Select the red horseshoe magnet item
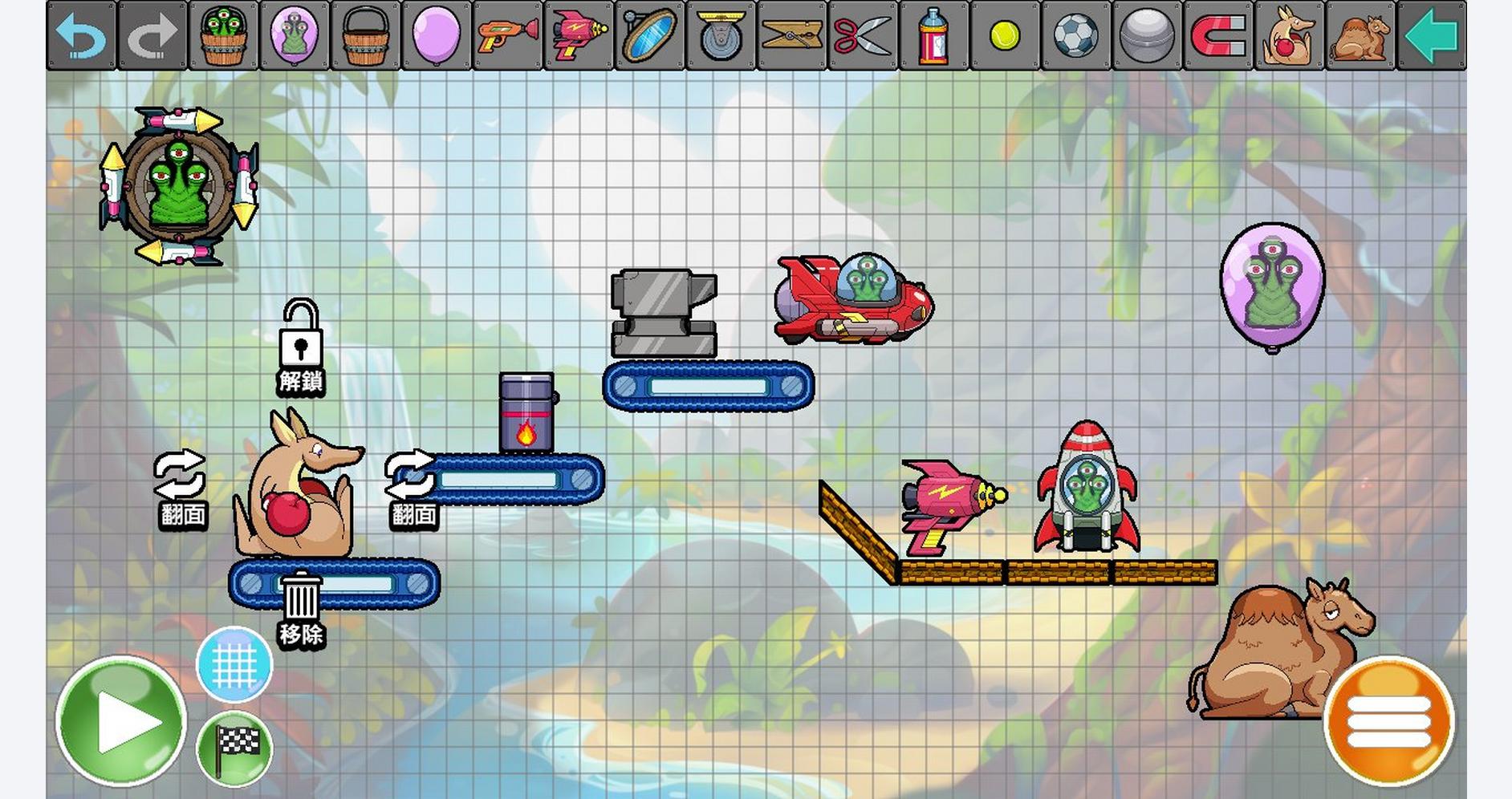This screenshot has height=799, width=1512. [x=1217, y=36]
